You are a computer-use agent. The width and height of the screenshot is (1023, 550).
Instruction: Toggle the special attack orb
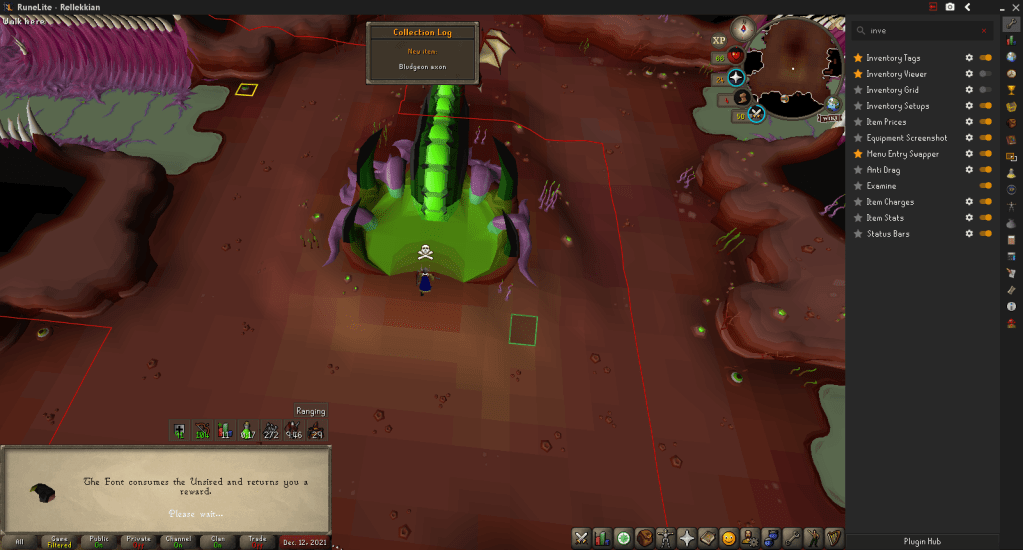tap(757, 112)
